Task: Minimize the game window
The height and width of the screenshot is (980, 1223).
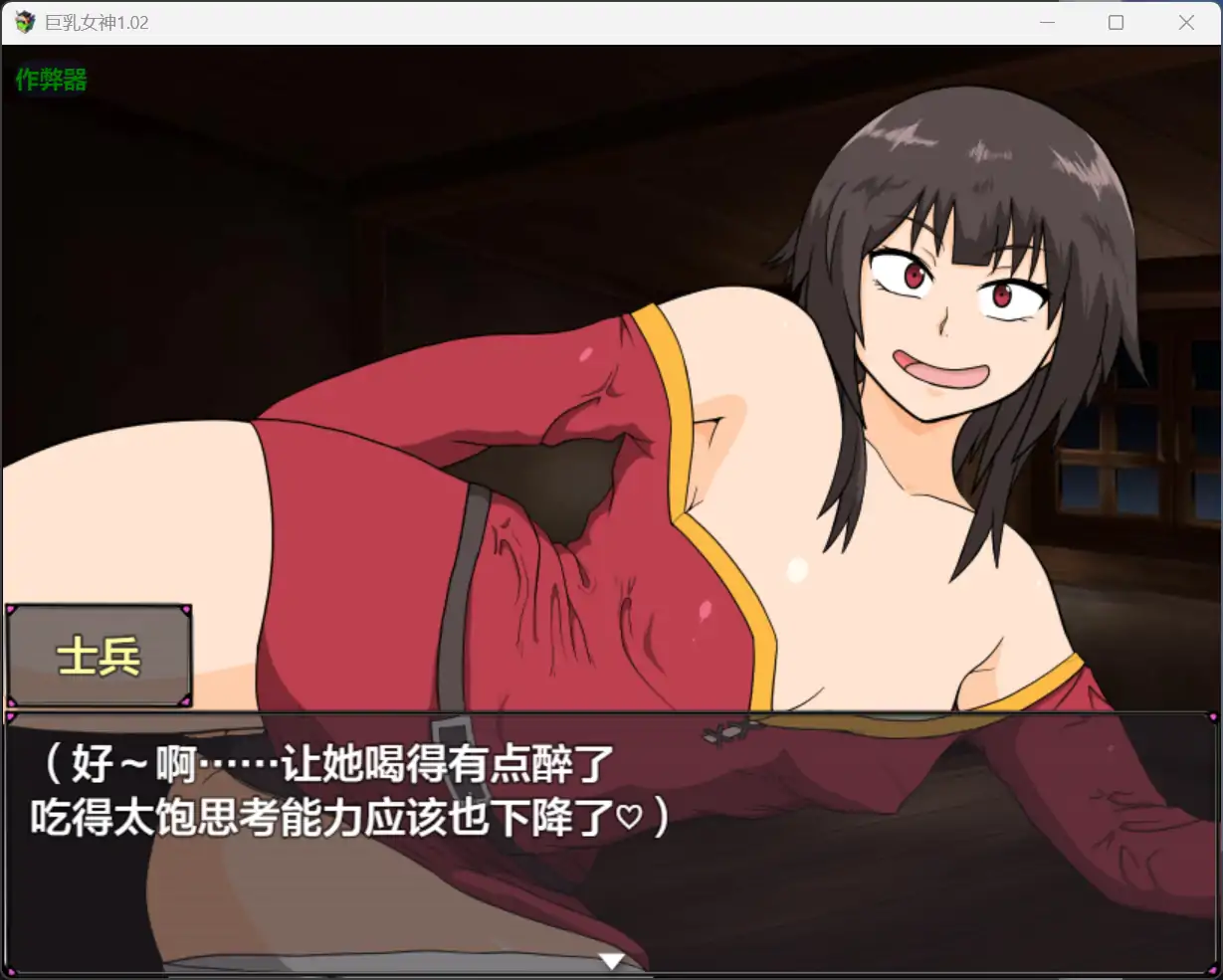Action: (x=1047, y=22)
